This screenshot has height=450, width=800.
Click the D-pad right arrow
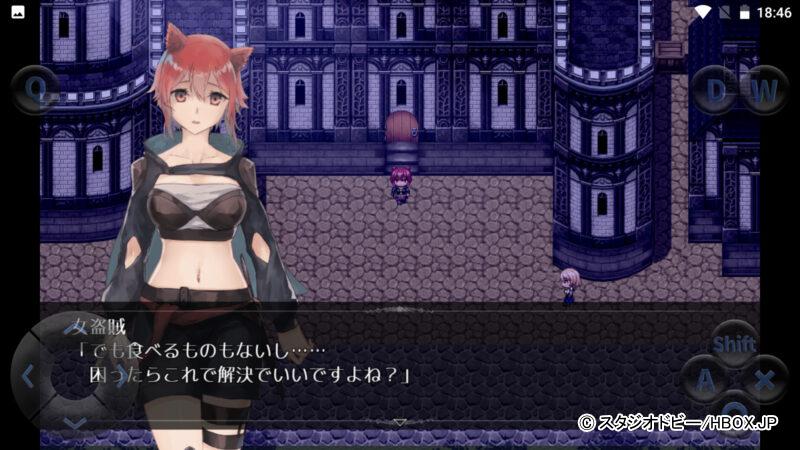(x=122, y=377)
